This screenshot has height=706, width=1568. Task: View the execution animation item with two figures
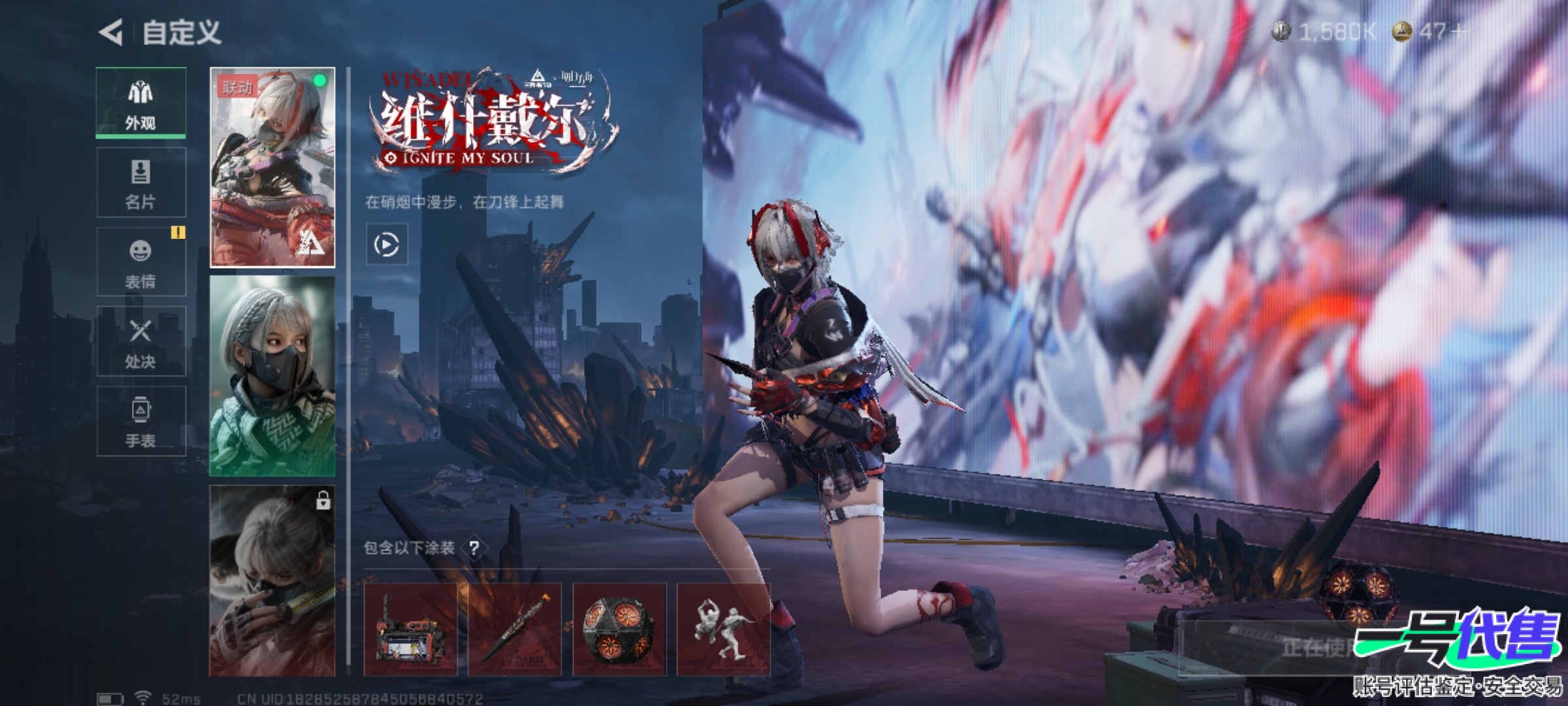724,630
